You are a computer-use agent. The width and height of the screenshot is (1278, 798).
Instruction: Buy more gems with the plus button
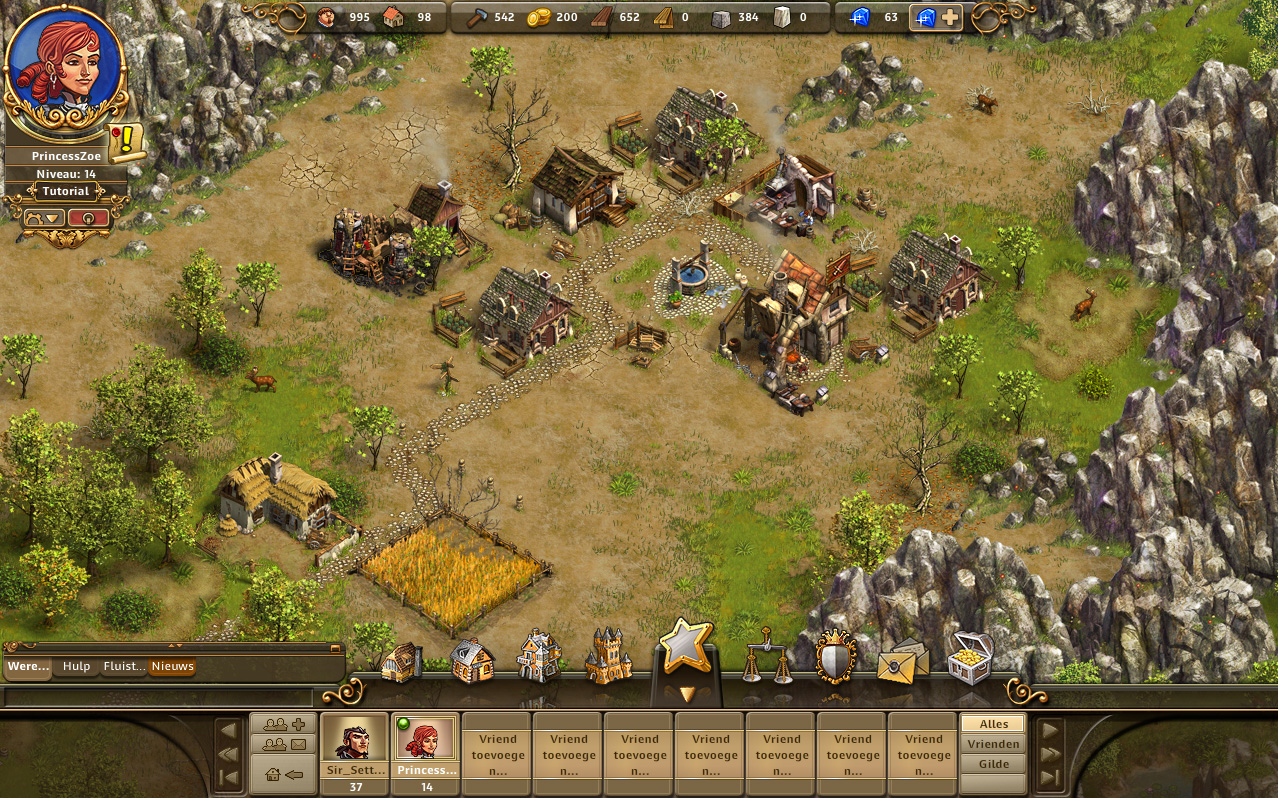[x=949, y=17]
